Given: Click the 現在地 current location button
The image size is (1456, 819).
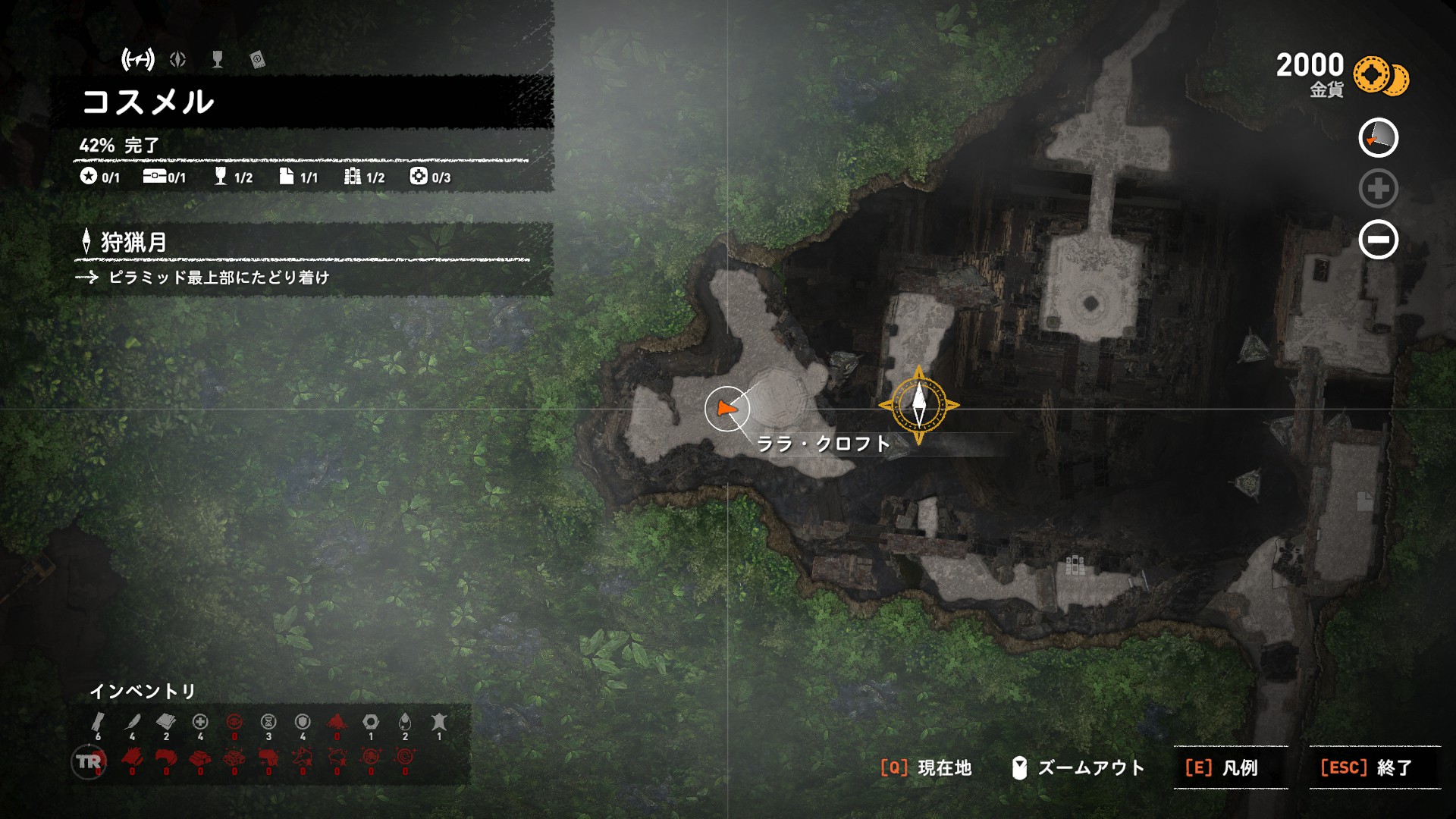Looking at the screenshot, I should click(926, 767).
